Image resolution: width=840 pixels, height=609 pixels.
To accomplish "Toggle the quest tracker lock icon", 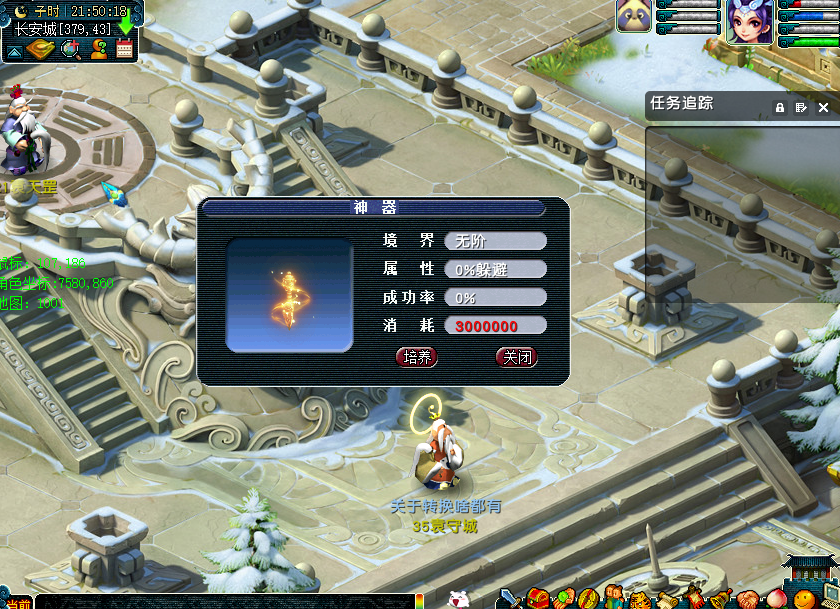I will pos(779,107).
